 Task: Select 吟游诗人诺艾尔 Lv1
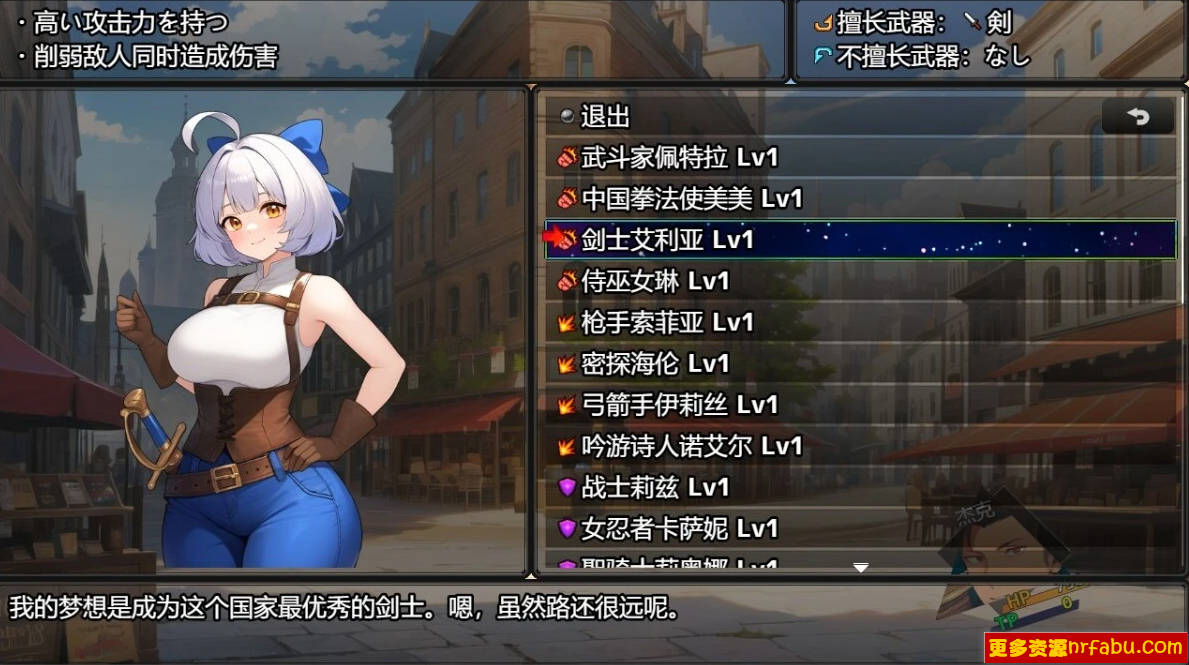pos(691,446)
